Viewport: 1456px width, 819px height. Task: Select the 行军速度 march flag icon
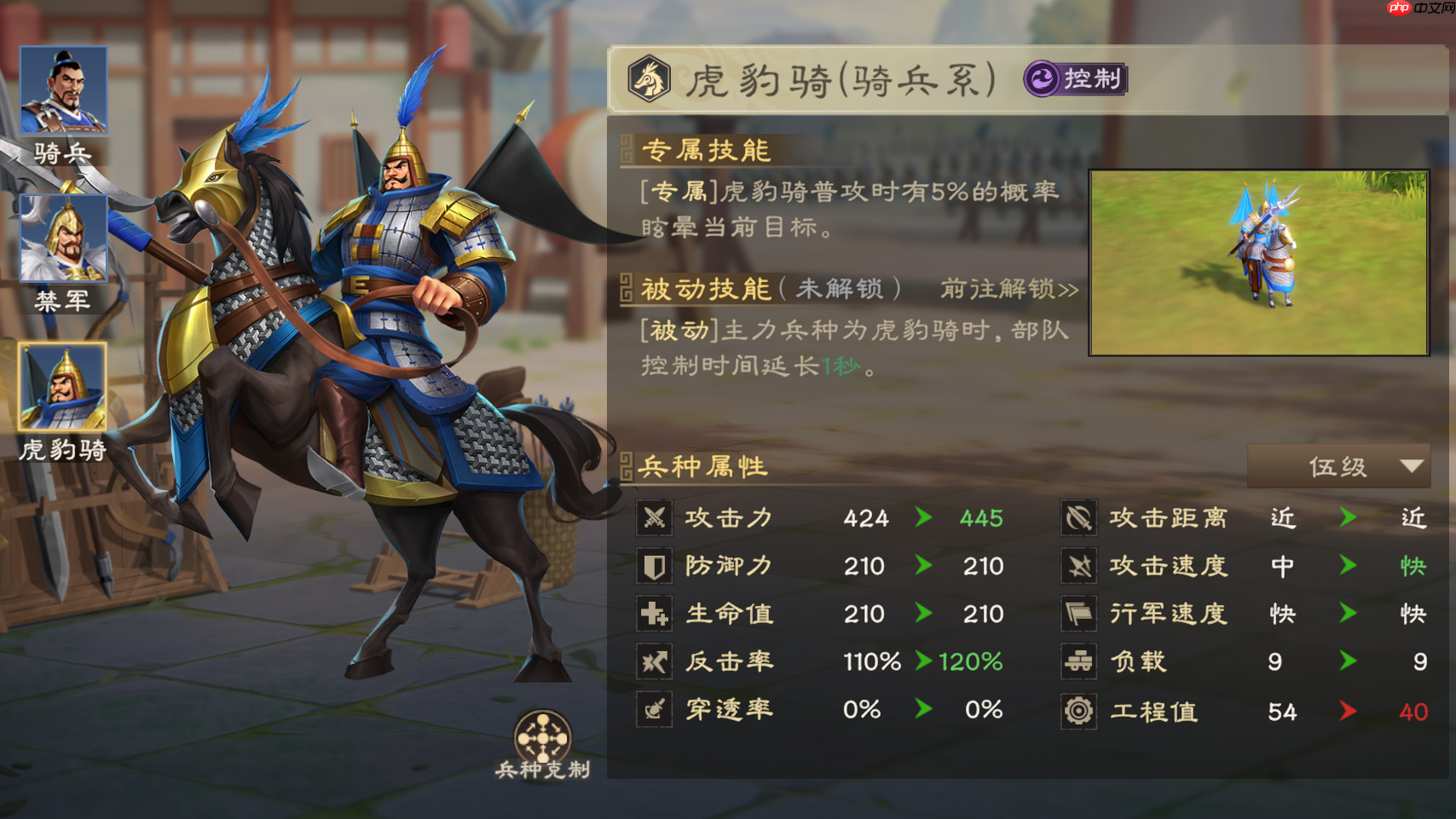pyautogui.click(x=1078, y=613)
